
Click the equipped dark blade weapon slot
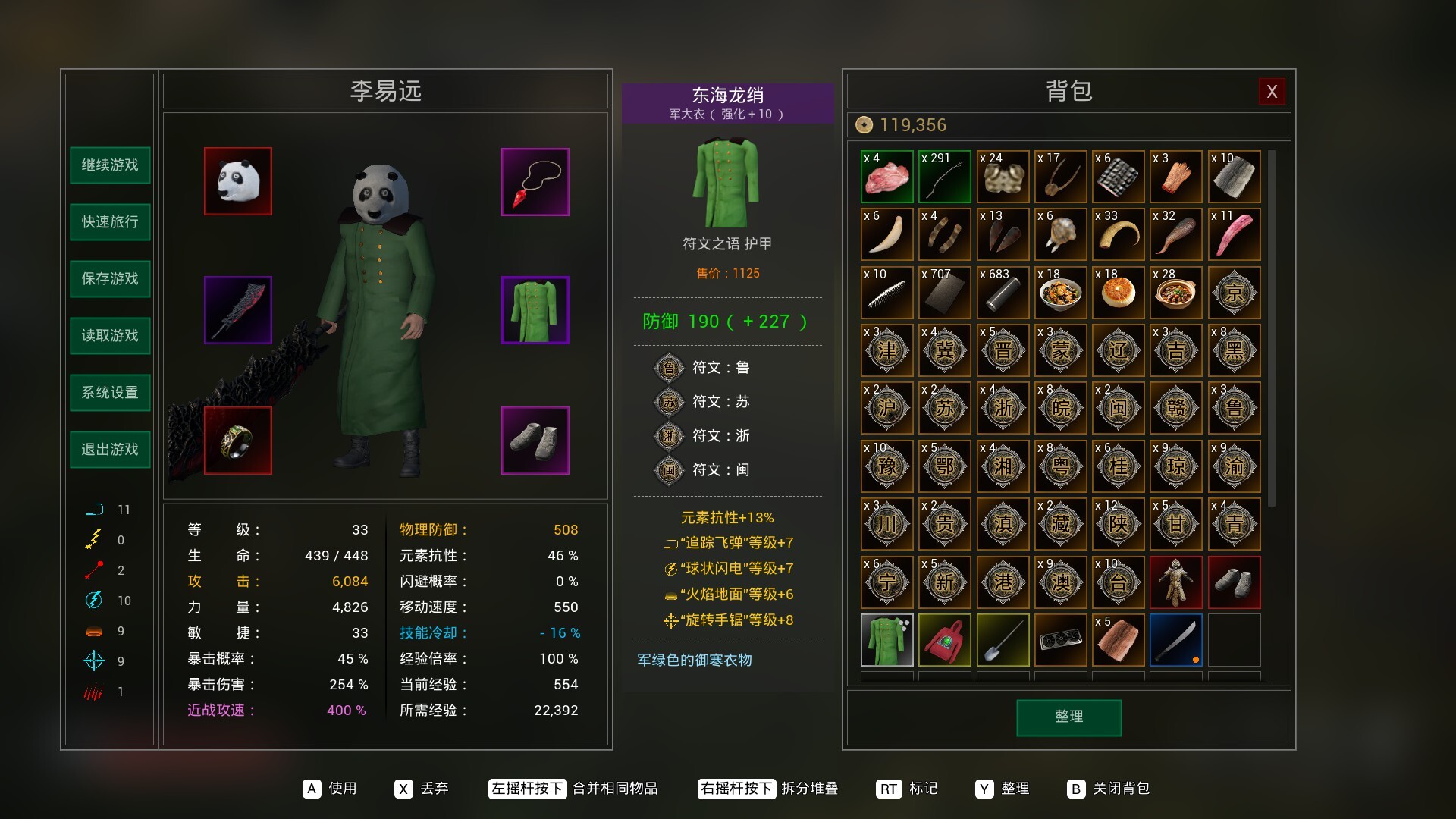coord(237,309)
